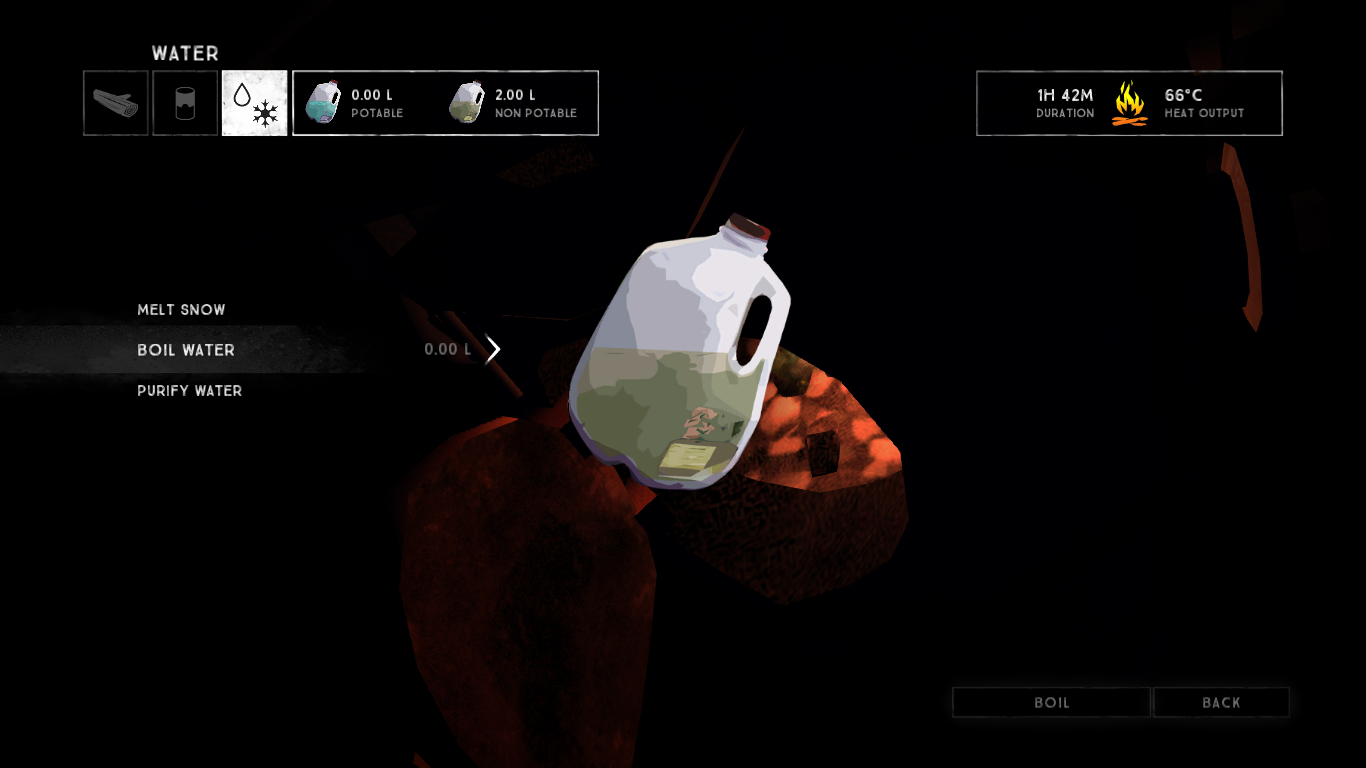Go back using the Back button
Image resolution: width=1366 pixels, height=768 pixels.
click(1221, 703)
